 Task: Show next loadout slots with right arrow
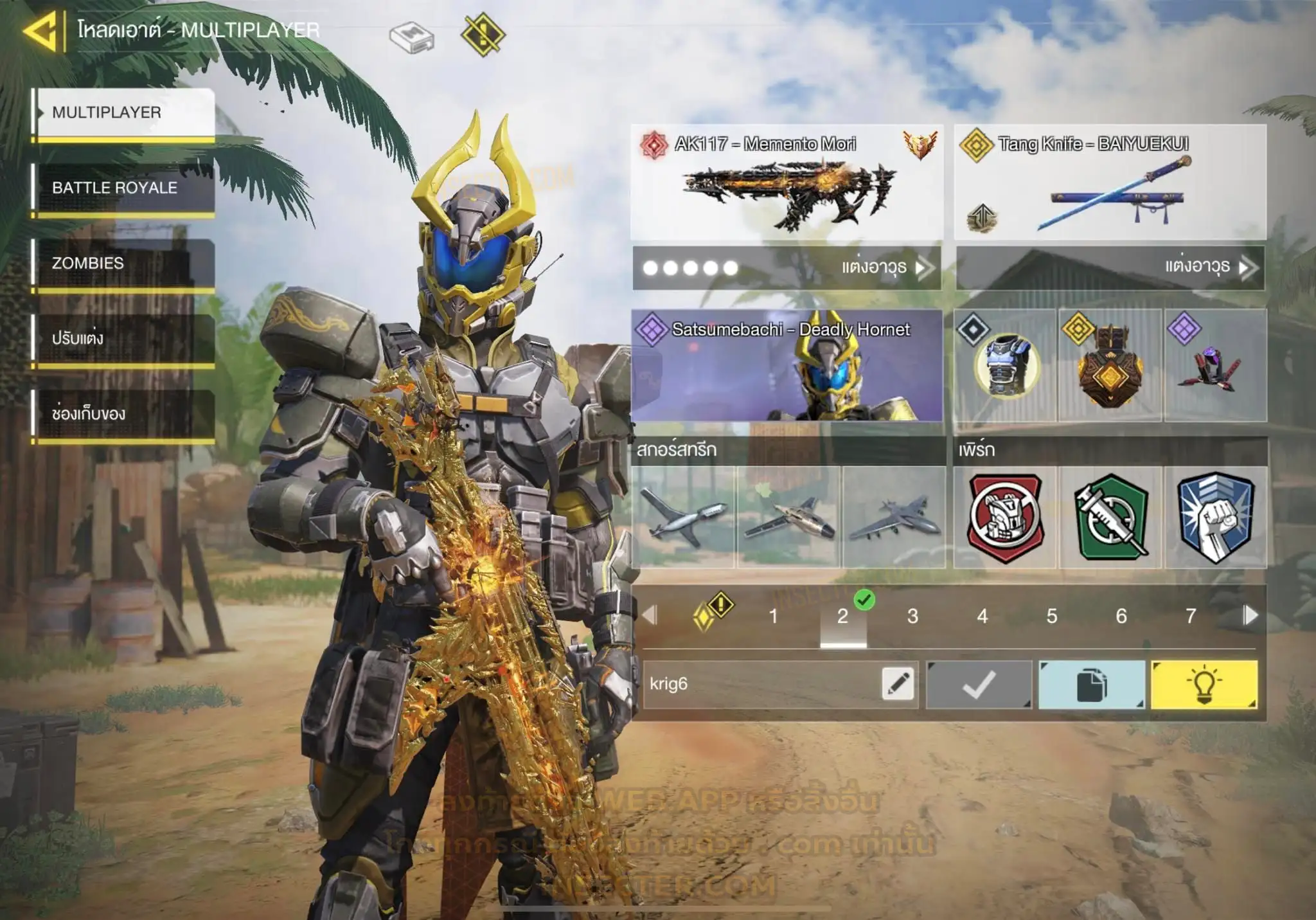pos(1250,615)
